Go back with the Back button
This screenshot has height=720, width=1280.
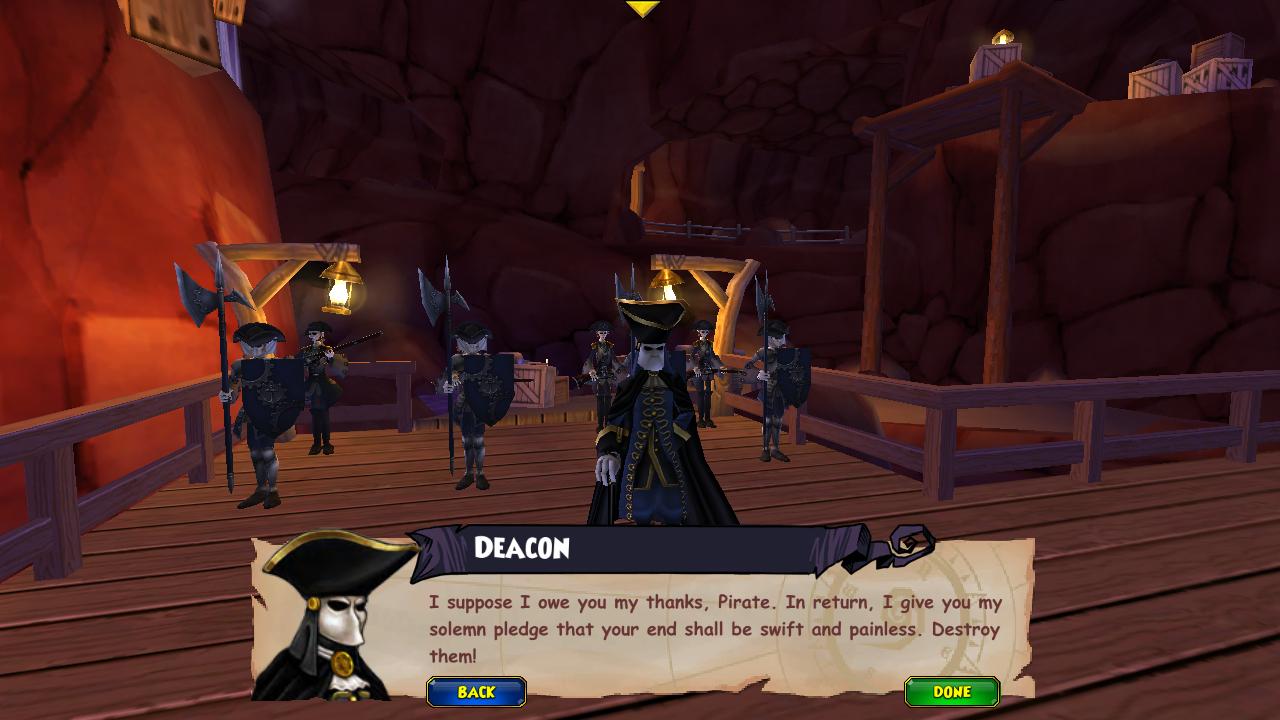[476, 692]
